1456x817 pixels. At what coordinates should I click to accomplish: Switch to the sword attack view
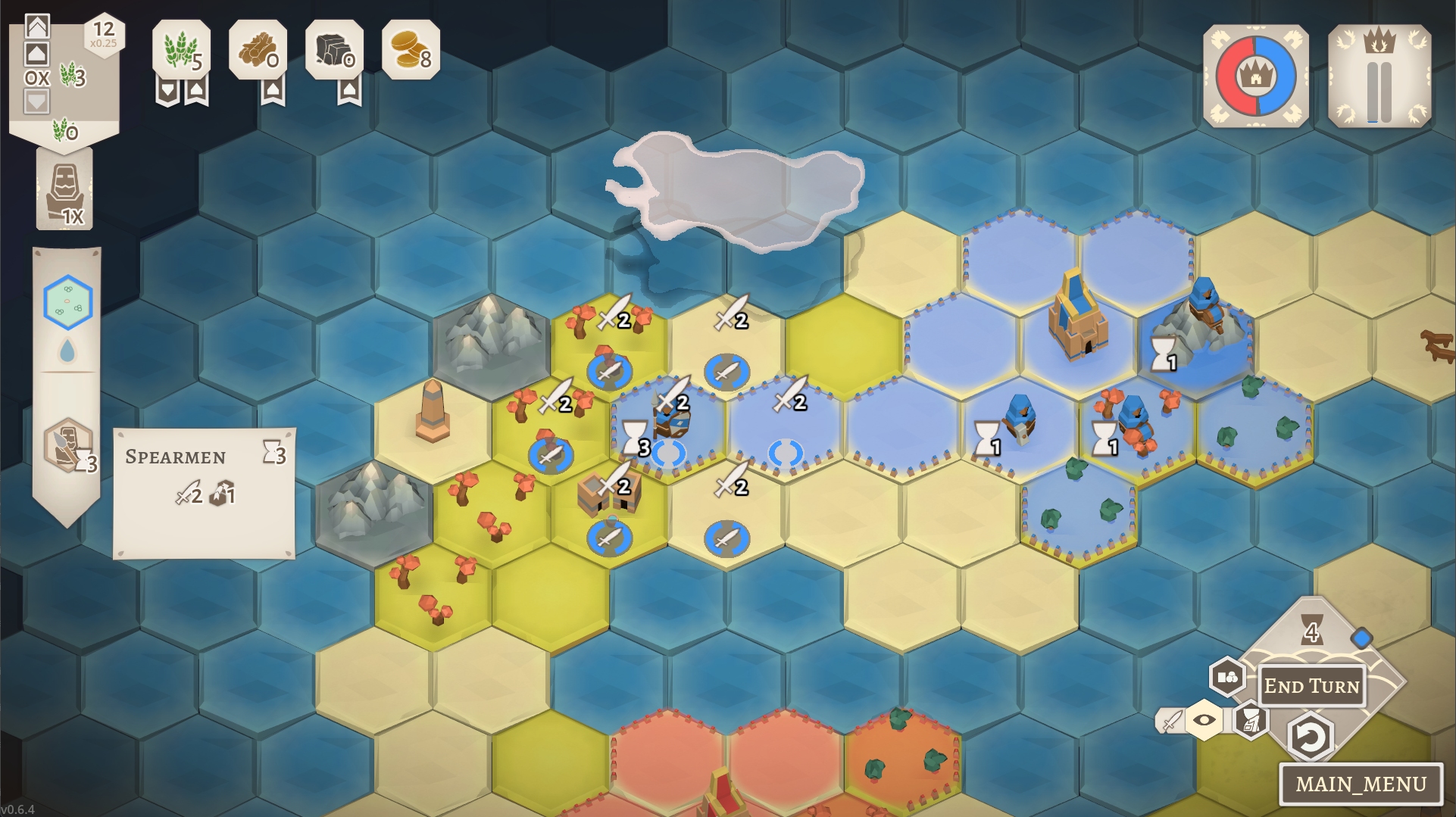[x=1171, y=720]
